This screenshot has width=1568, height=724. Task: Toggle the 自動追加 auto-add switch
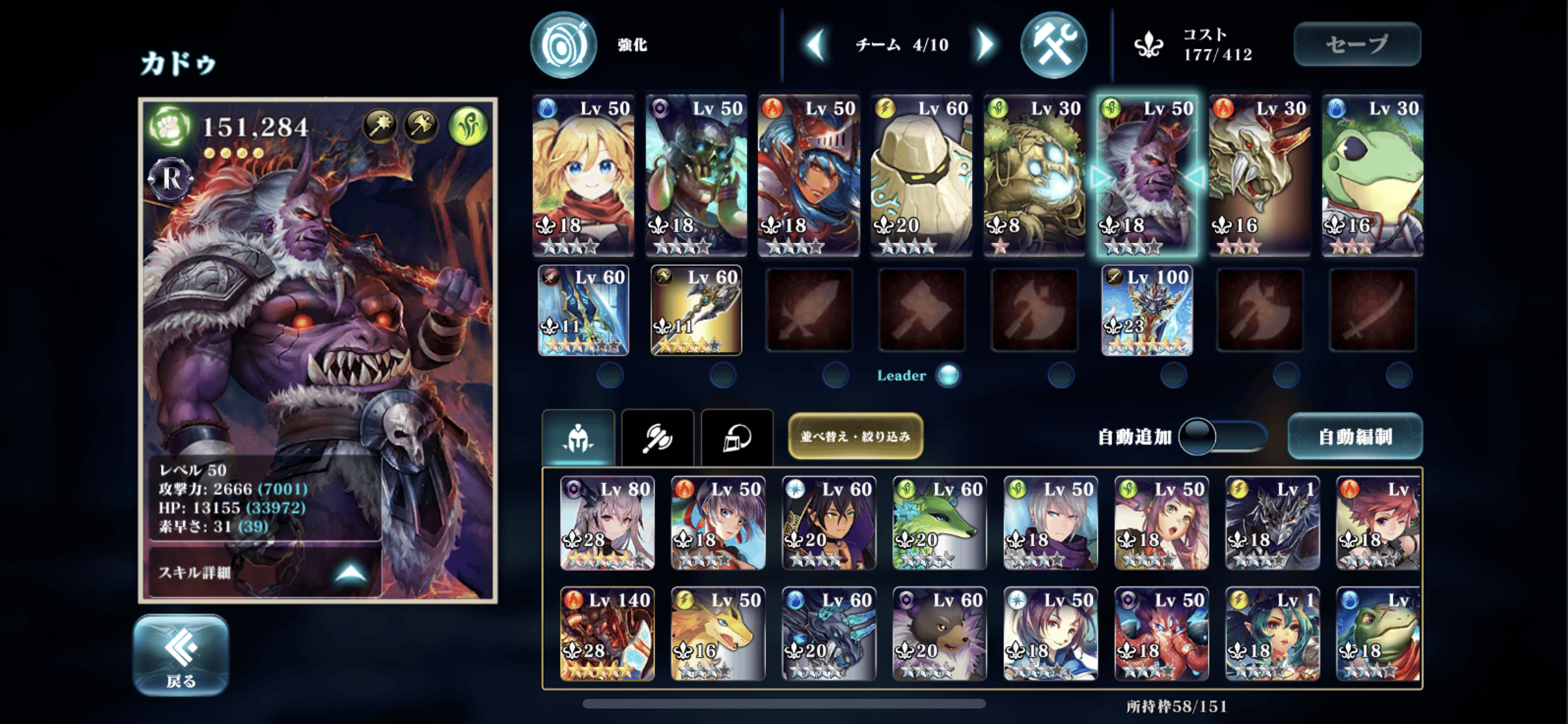pos(1222,437)
